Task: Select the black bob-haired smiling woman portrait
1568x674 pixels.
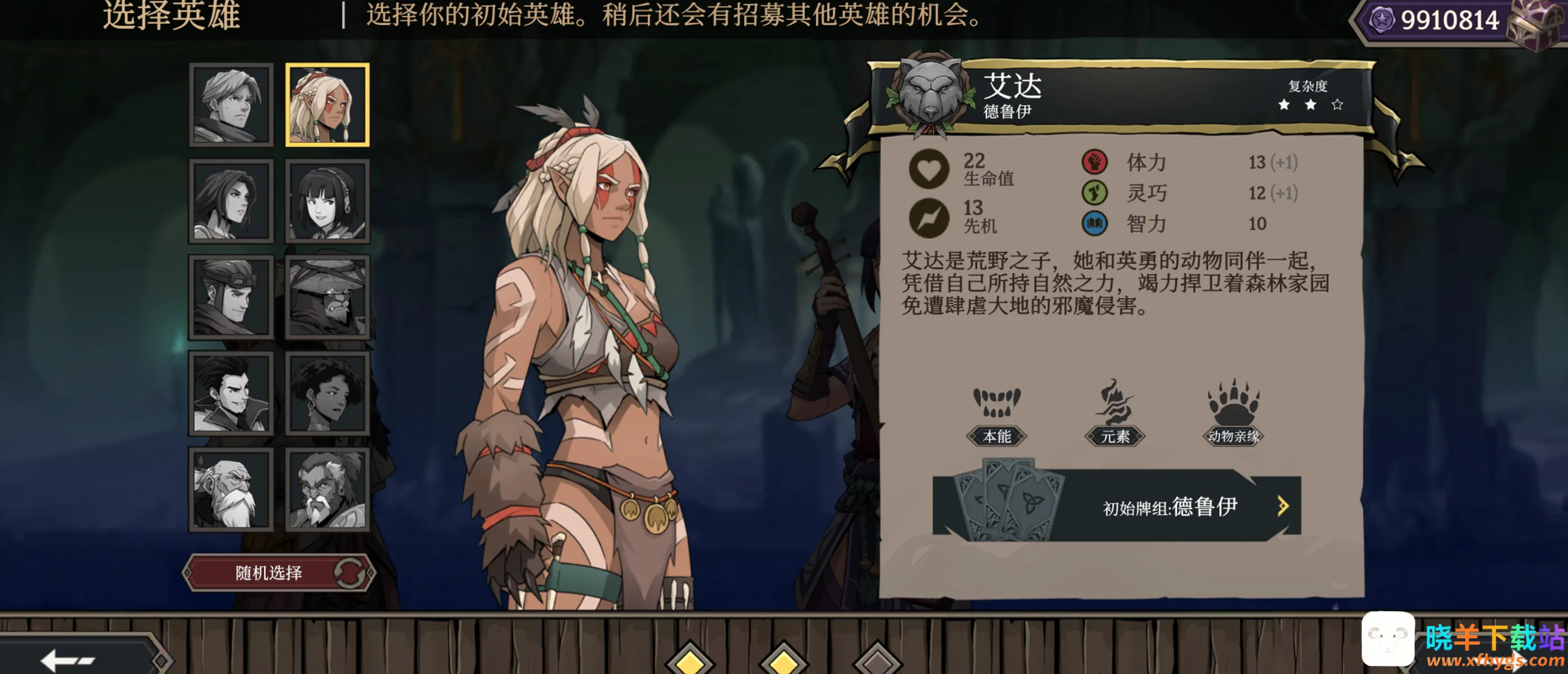Action: click(x=328, y=201)
